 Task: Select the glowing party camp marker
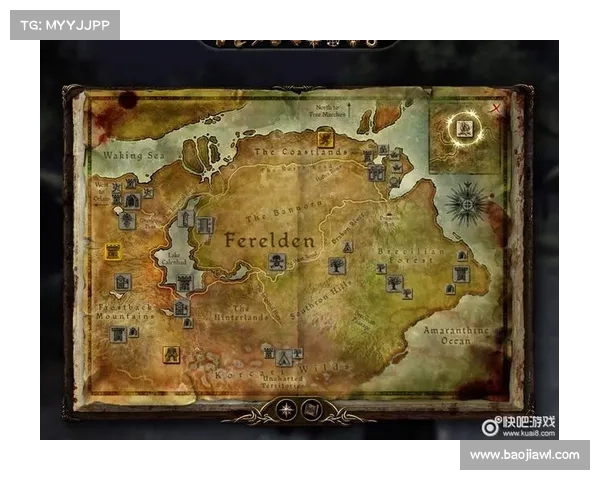tap(465, 128)
